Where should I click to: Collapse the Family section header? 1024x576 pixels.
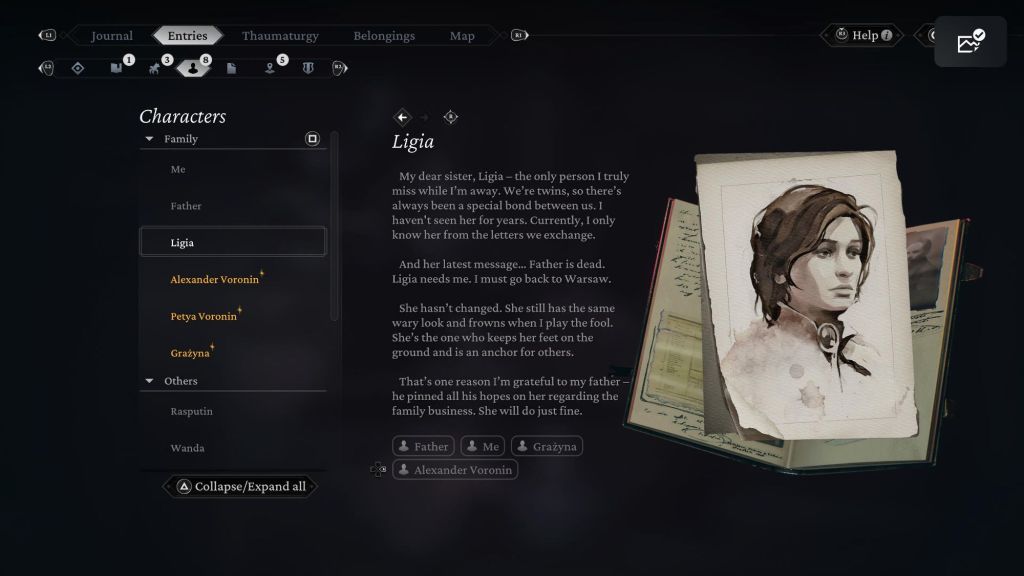click(150, 139)
